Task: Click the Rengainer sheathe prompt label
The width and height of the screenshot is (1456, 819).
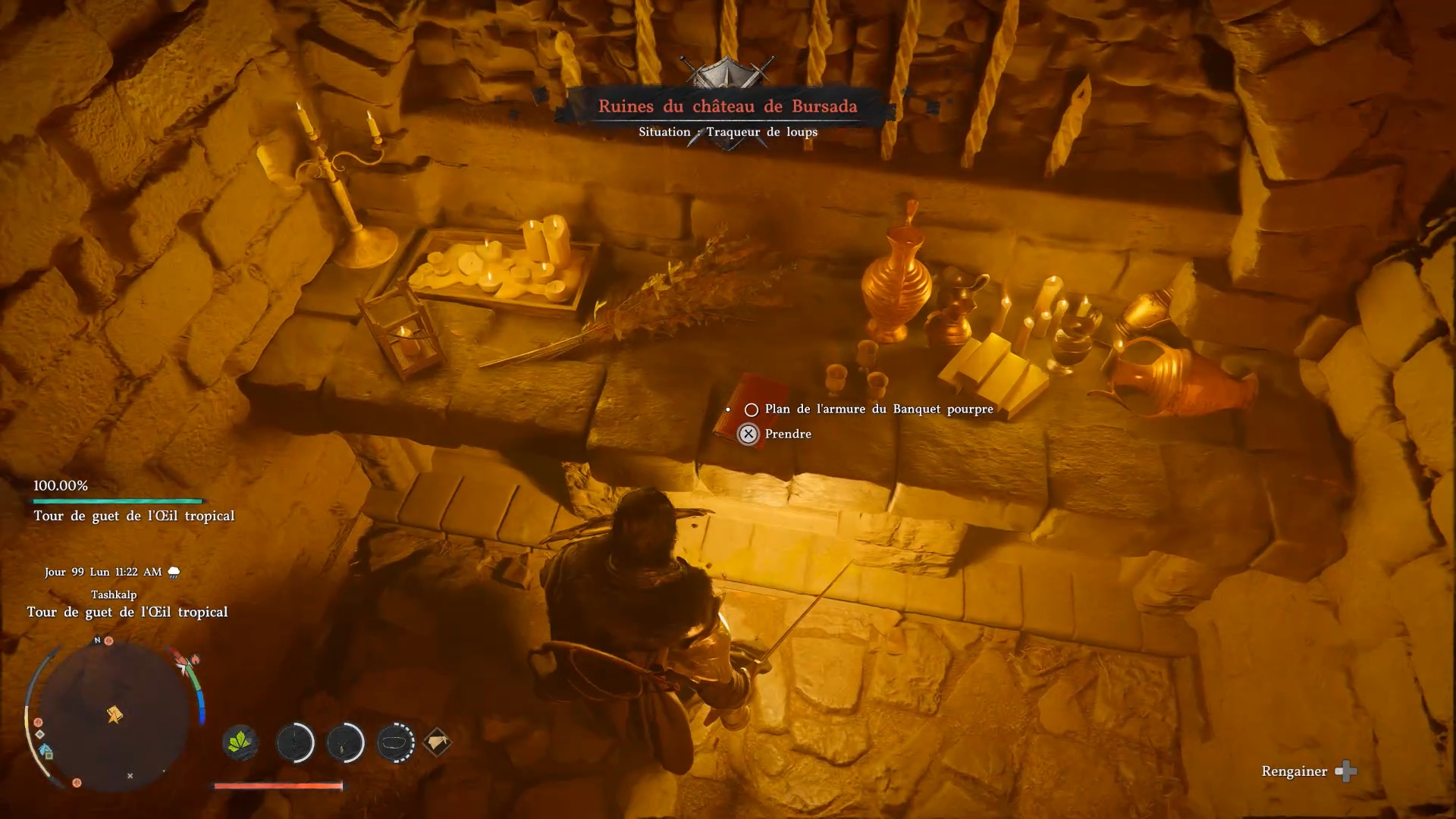Action: tap(1294, 771)
